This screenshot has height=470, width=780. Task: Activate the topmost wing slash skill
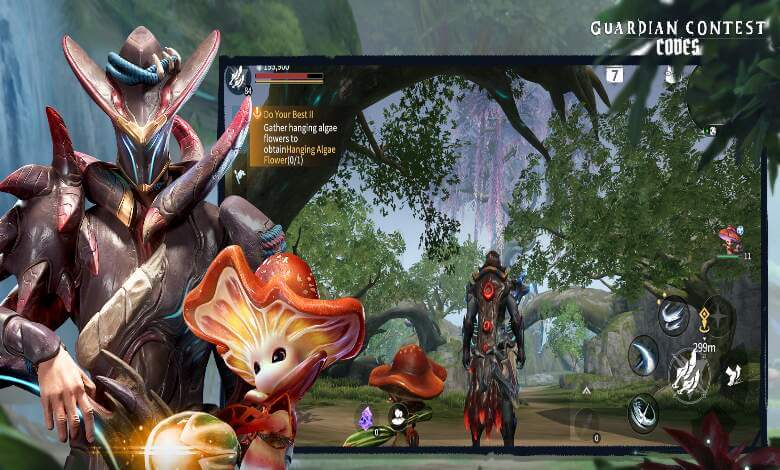point(673,316)
